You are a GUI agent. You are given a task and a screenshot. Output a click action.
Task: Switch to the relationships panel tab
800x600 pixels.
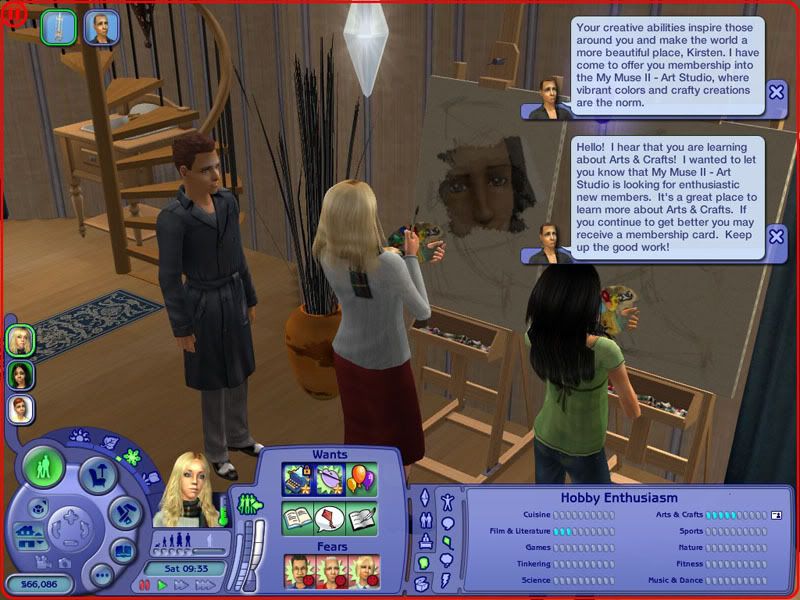(x=423, y=520)
